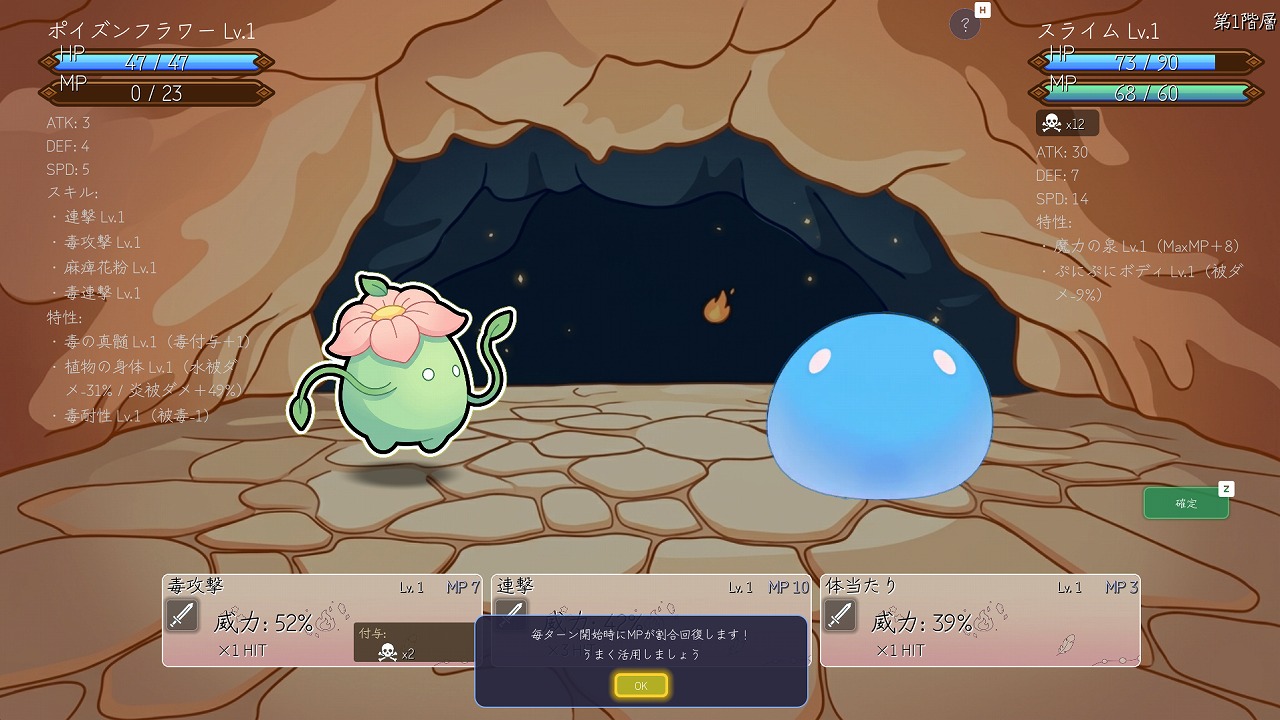Choose the 体当たり skill card
Image resolution: width=1280 pixels, height=720 pixels.
click(x=979, y=620)
